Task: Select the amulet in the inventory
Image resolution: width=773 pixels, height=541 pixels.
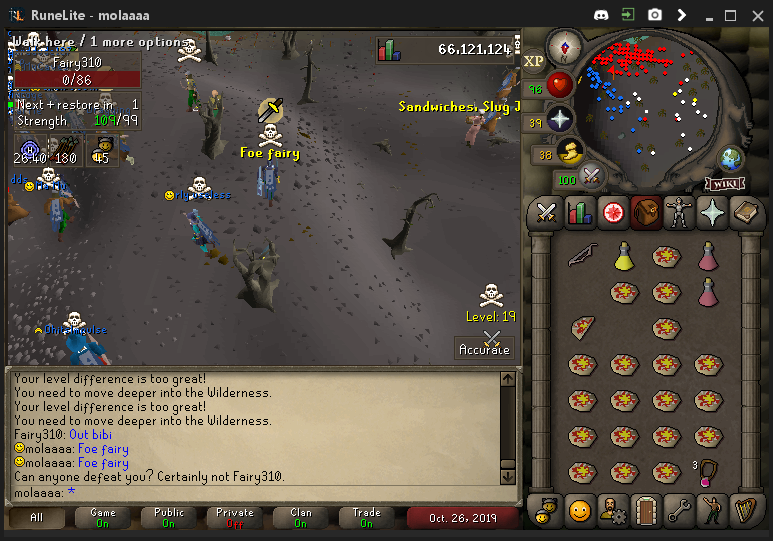Action: [709, 471]
